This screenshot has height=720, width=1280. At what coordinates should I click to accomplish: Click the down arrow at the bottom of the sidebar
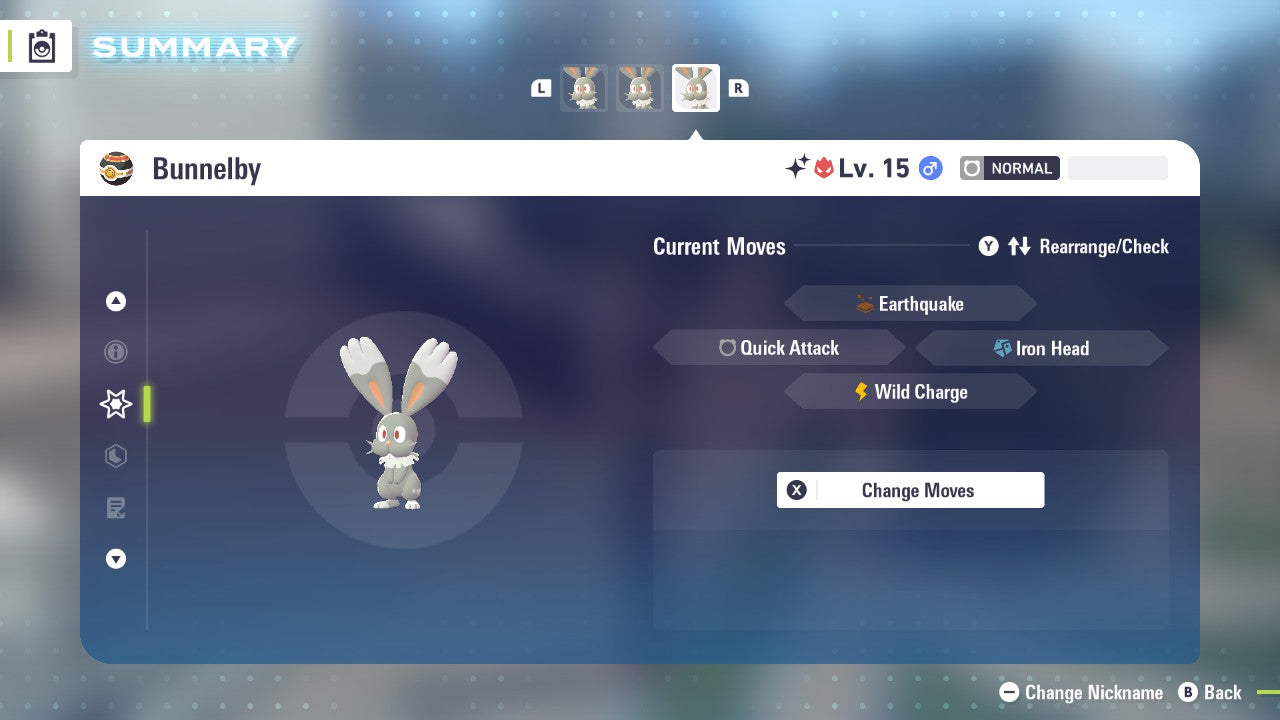pyautogui.click(x=115, y=559)
